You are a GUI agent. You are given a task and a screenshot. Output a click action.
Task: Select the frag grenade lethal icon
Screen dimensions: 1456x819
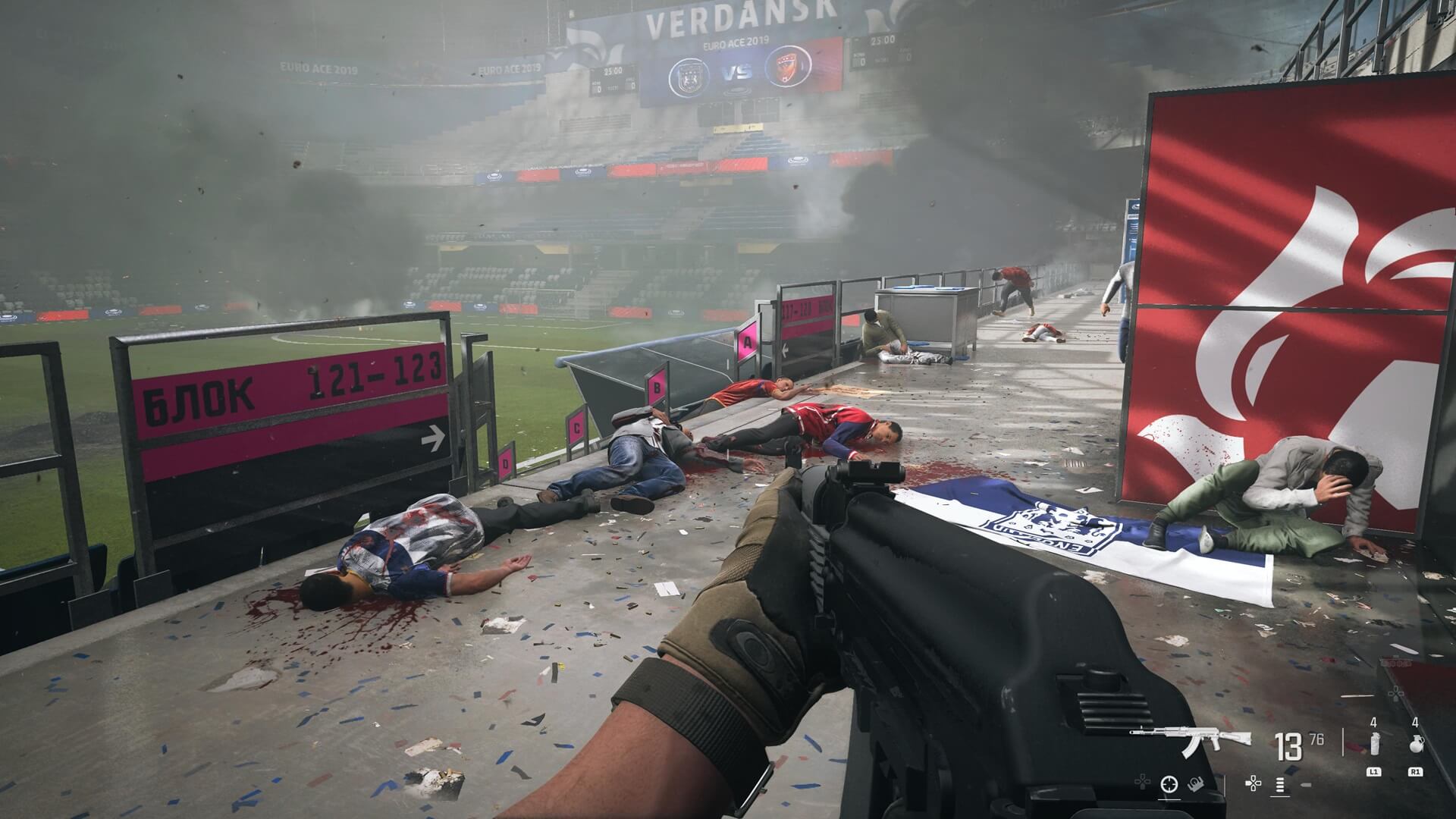[x=1415, y=744]
